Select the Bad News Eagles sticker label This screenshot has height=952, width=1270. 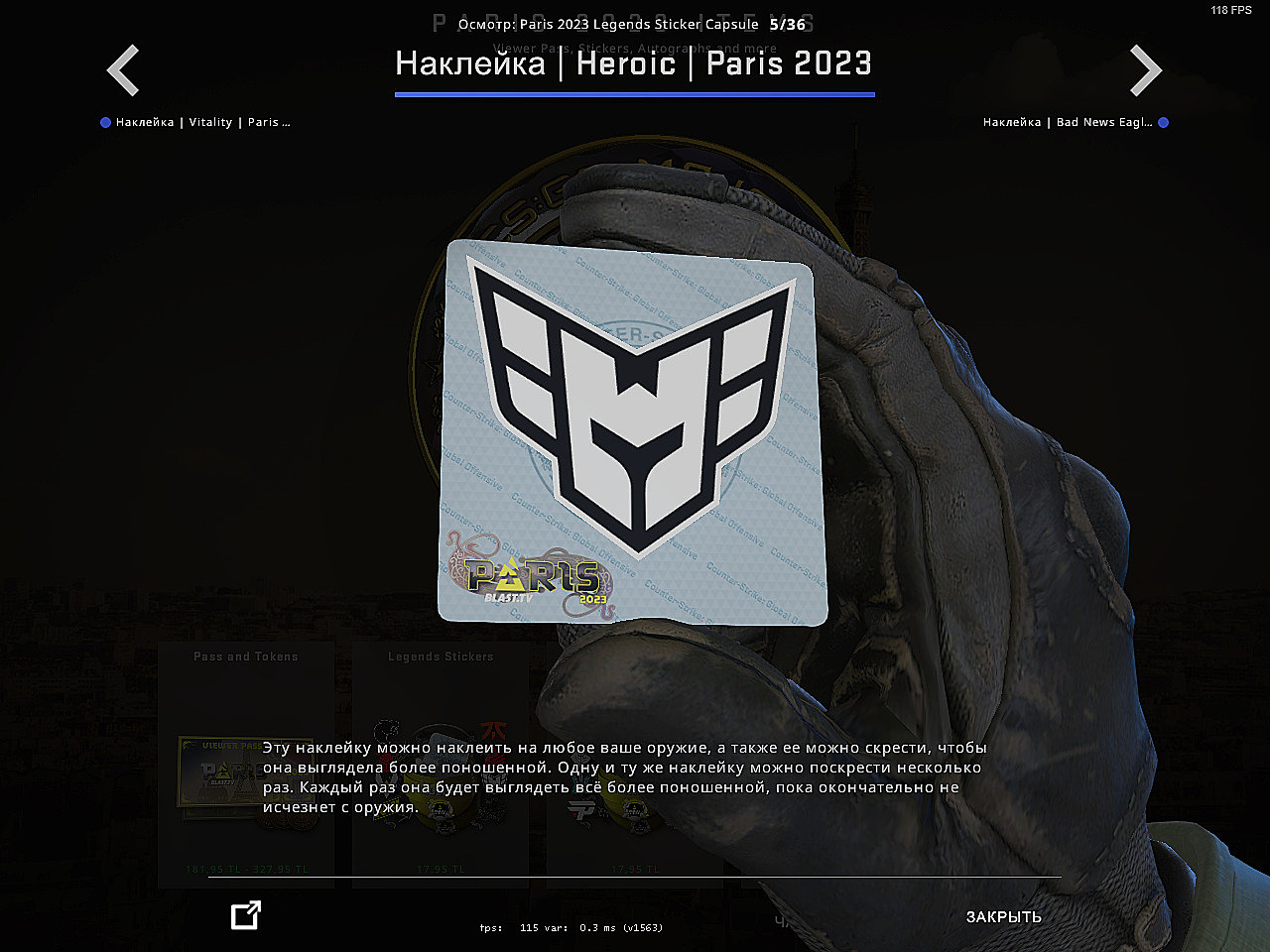(x=1068, y=122)
